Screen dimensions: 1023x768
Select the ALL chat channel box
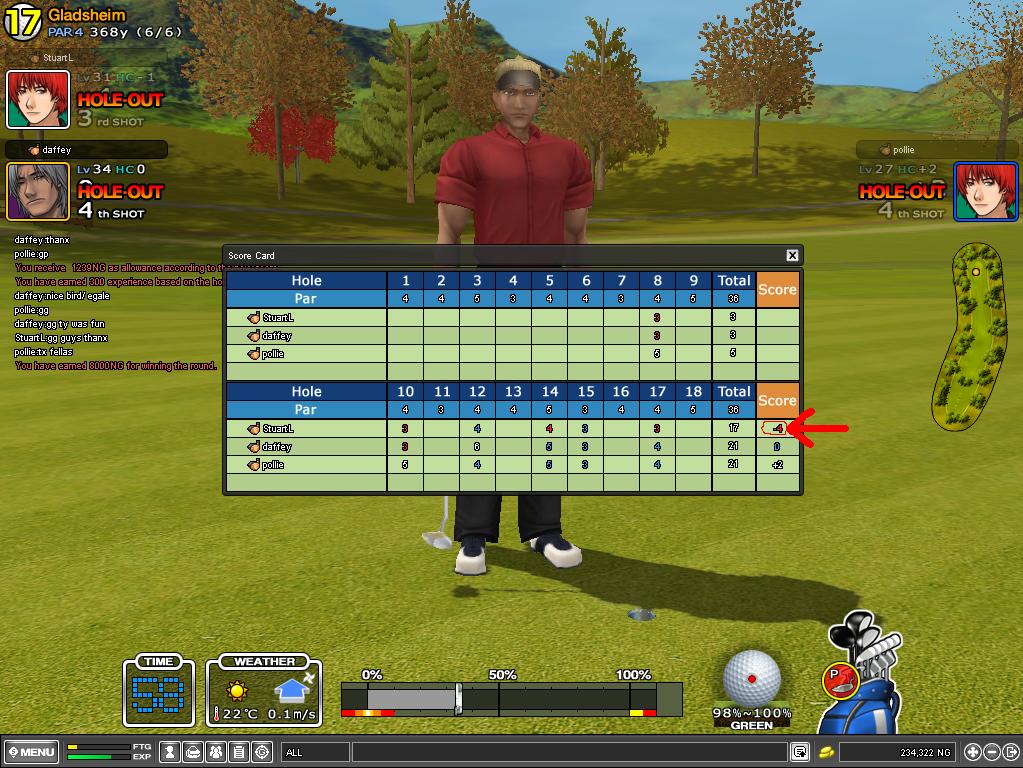point(316,752)
